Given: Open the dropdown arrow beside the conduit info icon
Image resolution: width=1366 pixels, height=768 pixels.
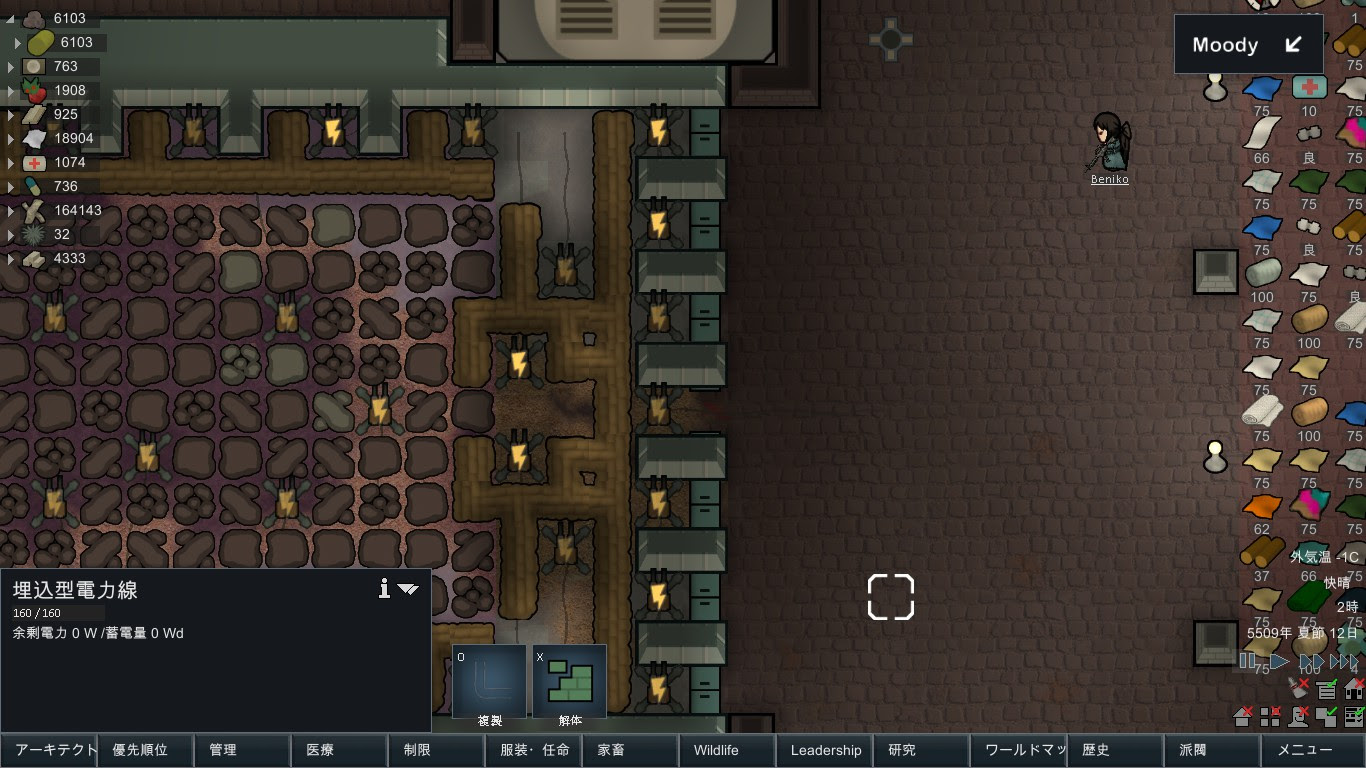Looking at the screenshot, I should coord(408,589).
